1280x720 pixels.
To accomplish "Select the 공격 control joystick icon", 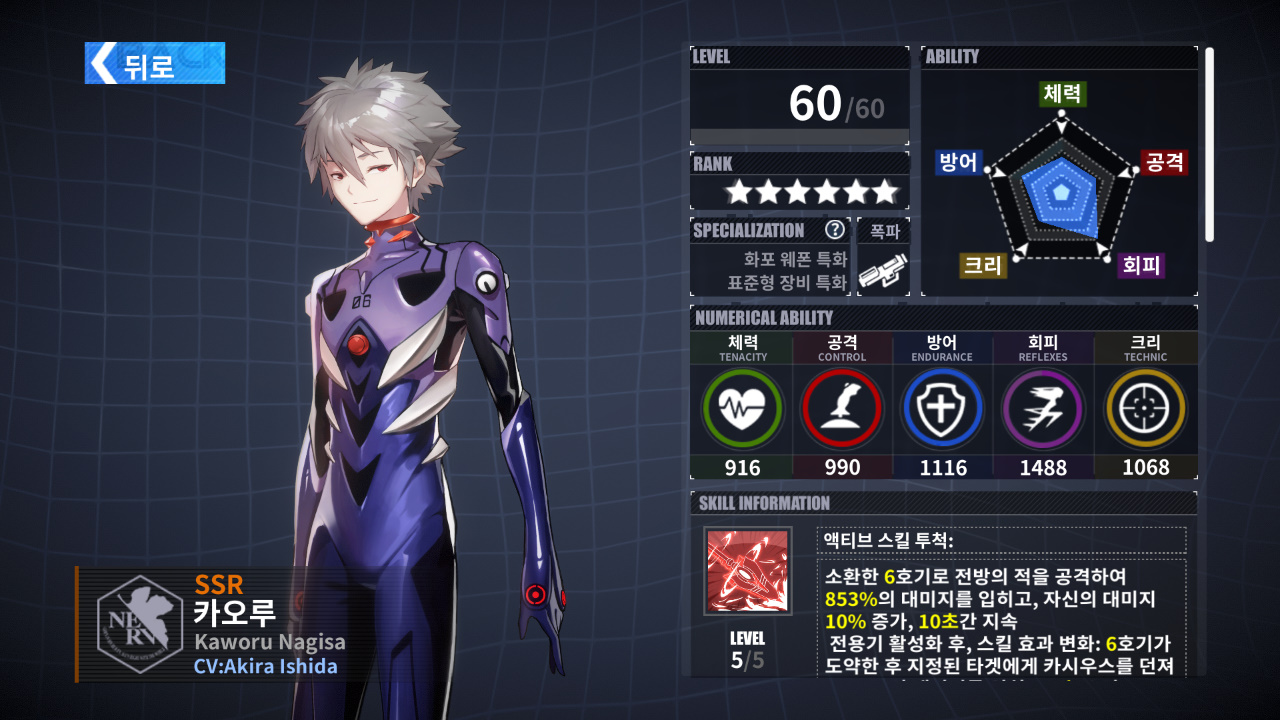I will (842, 408).
